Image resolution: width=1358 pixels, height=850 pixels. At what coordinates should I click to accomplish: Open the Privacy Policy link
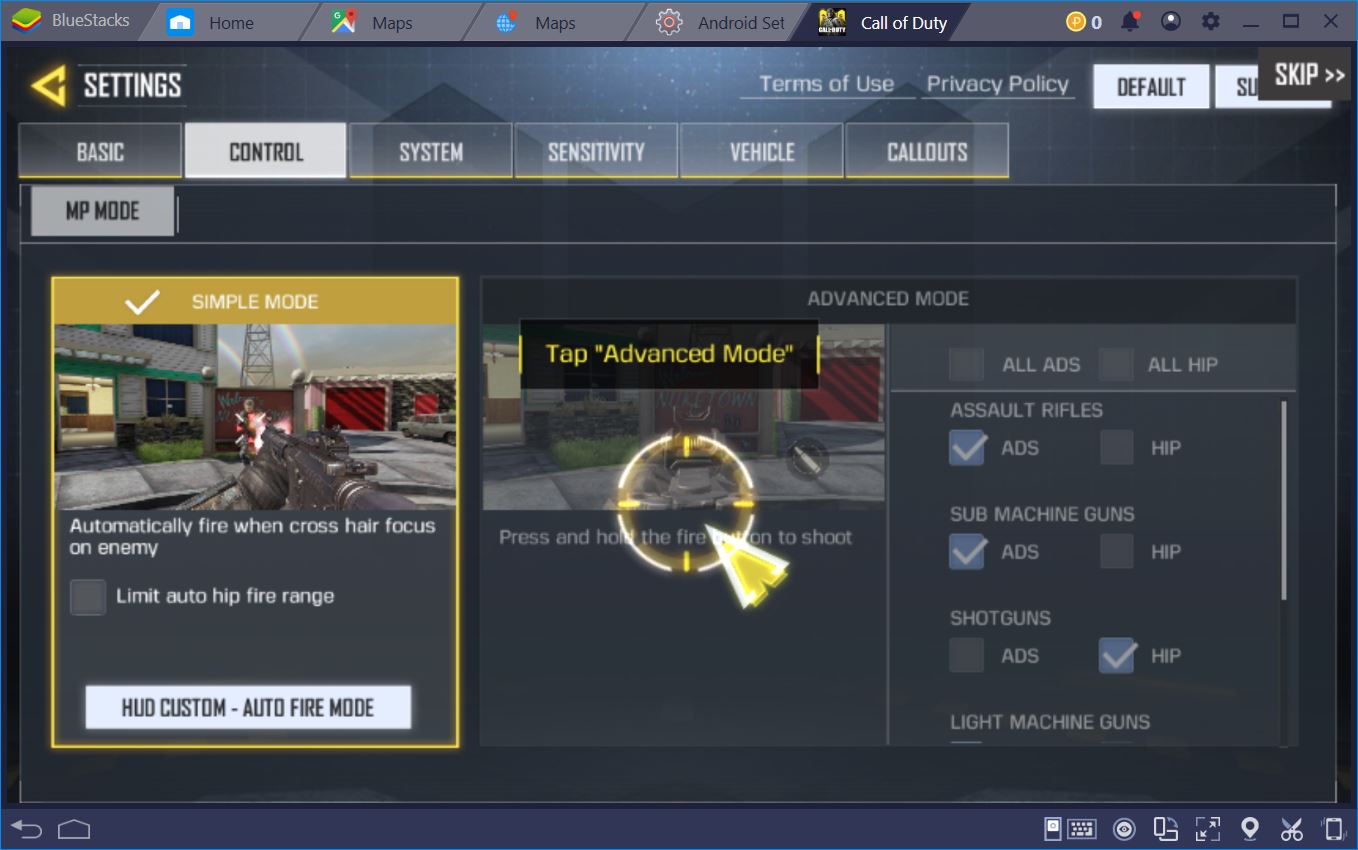[x=996, y=85]
